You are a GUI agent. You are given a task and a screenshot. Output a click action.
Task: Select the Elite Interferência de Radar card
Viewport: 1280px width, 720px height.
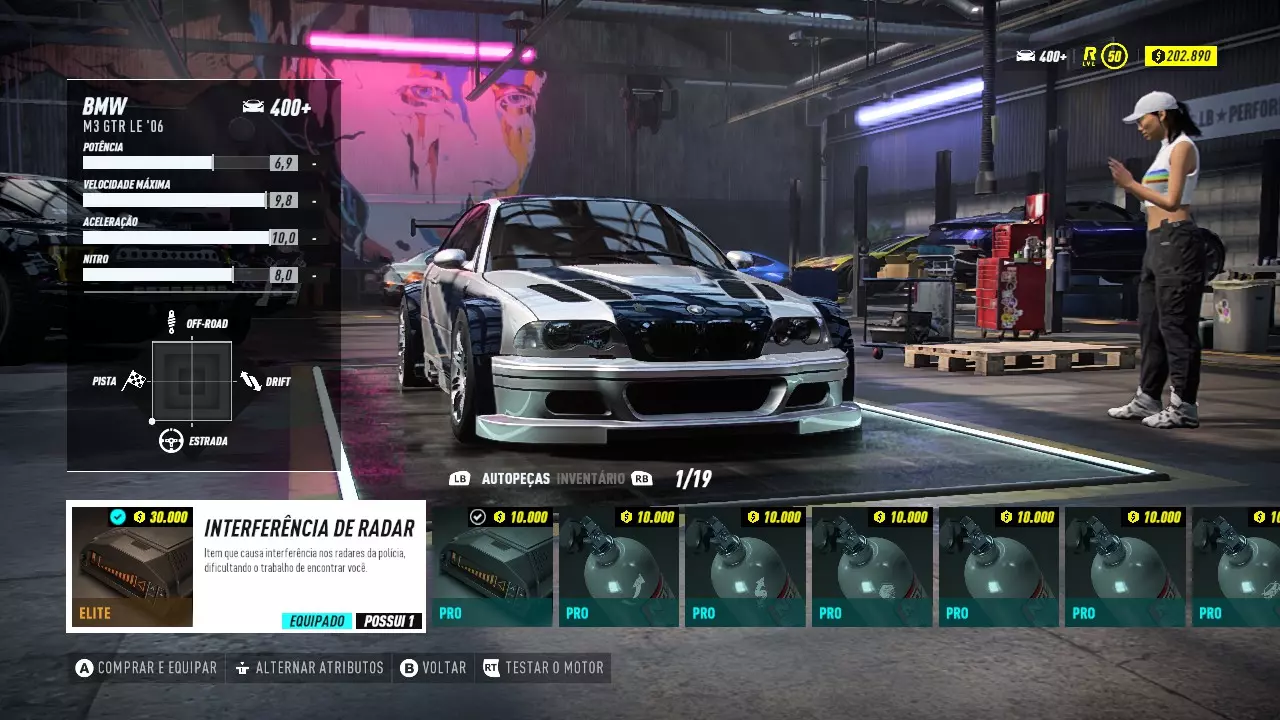click(x=246, y=566)
